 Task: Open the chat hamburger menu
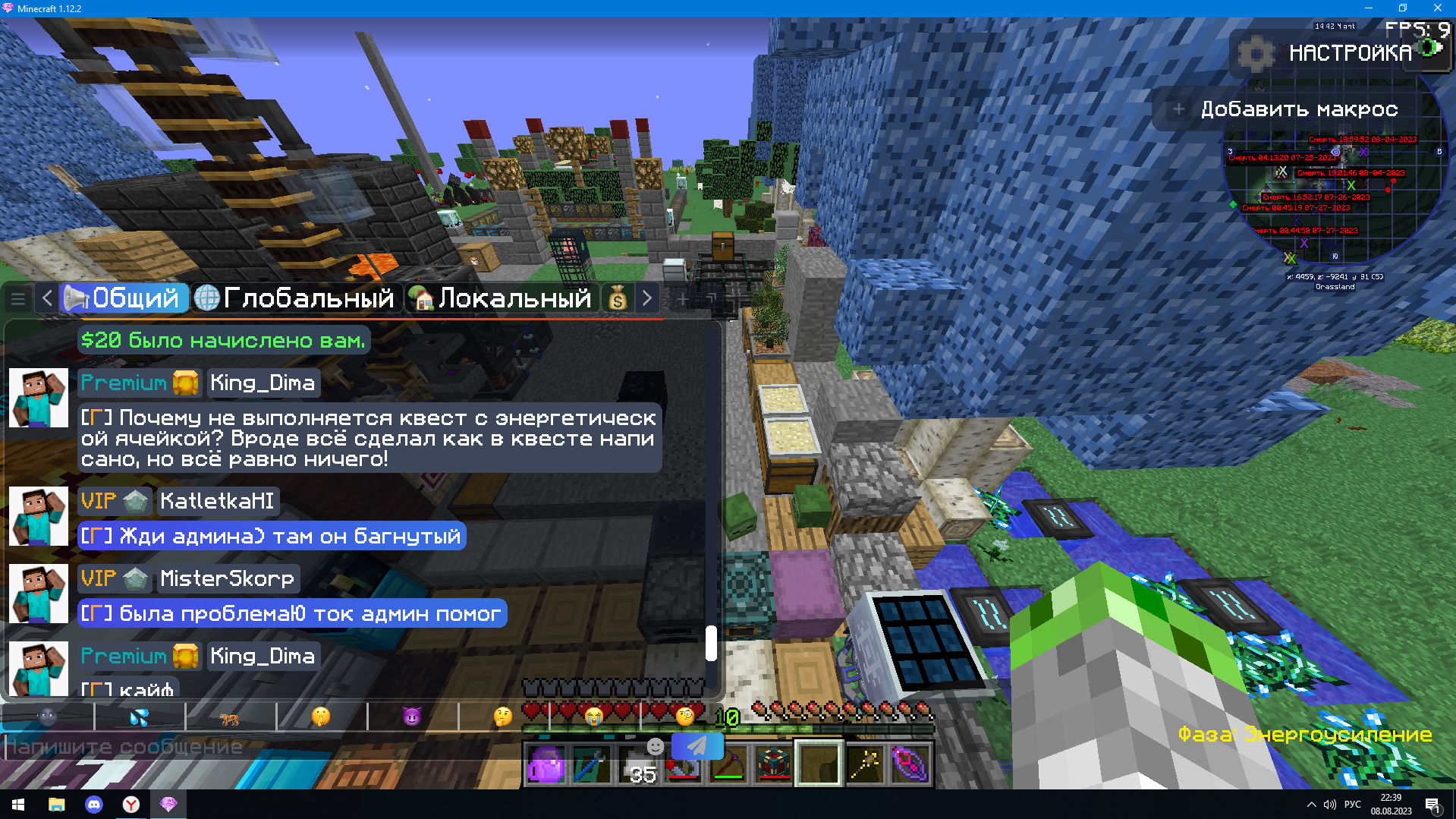click(x=18, y=299)
